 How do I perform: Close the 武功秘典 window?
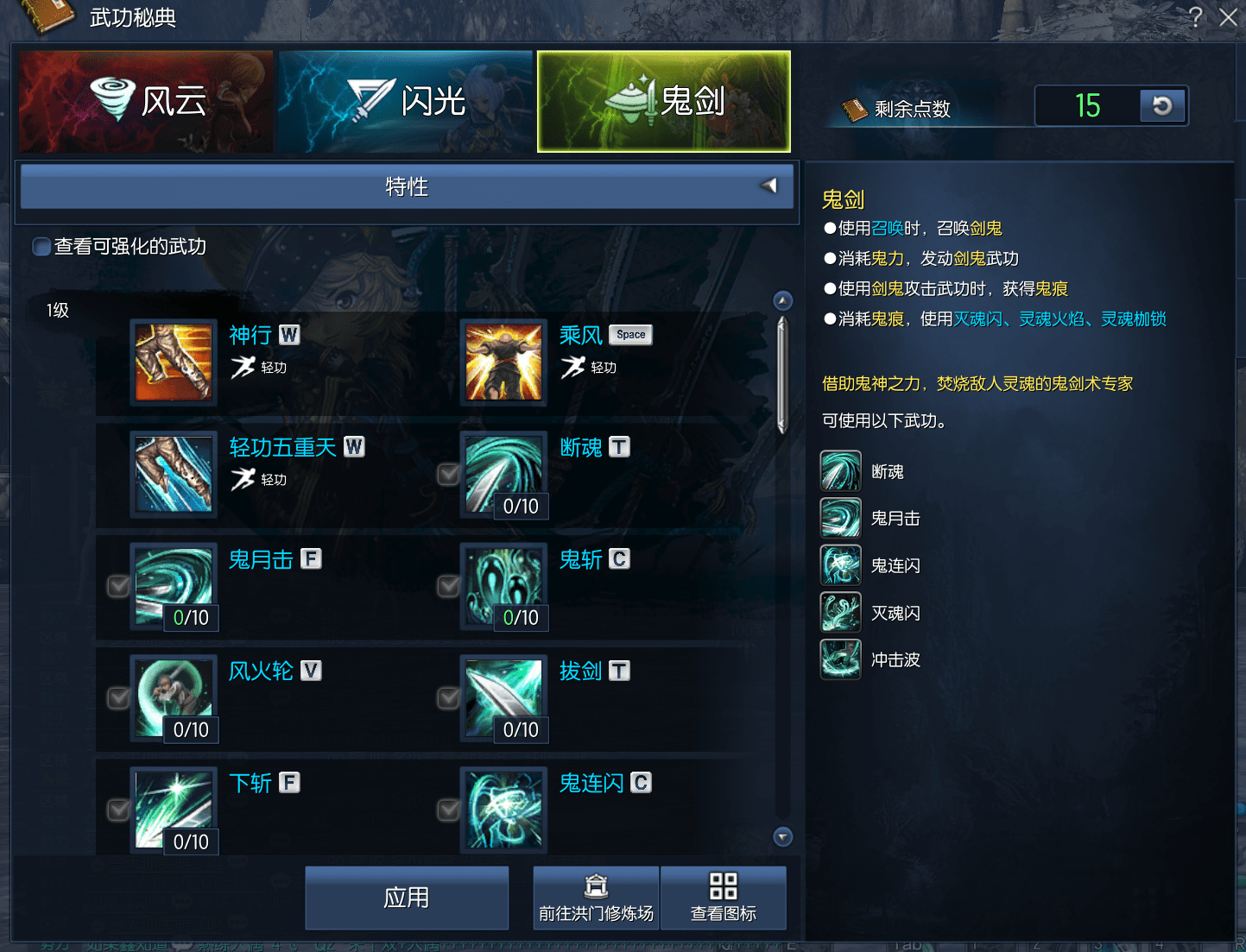click(1228, 17)
